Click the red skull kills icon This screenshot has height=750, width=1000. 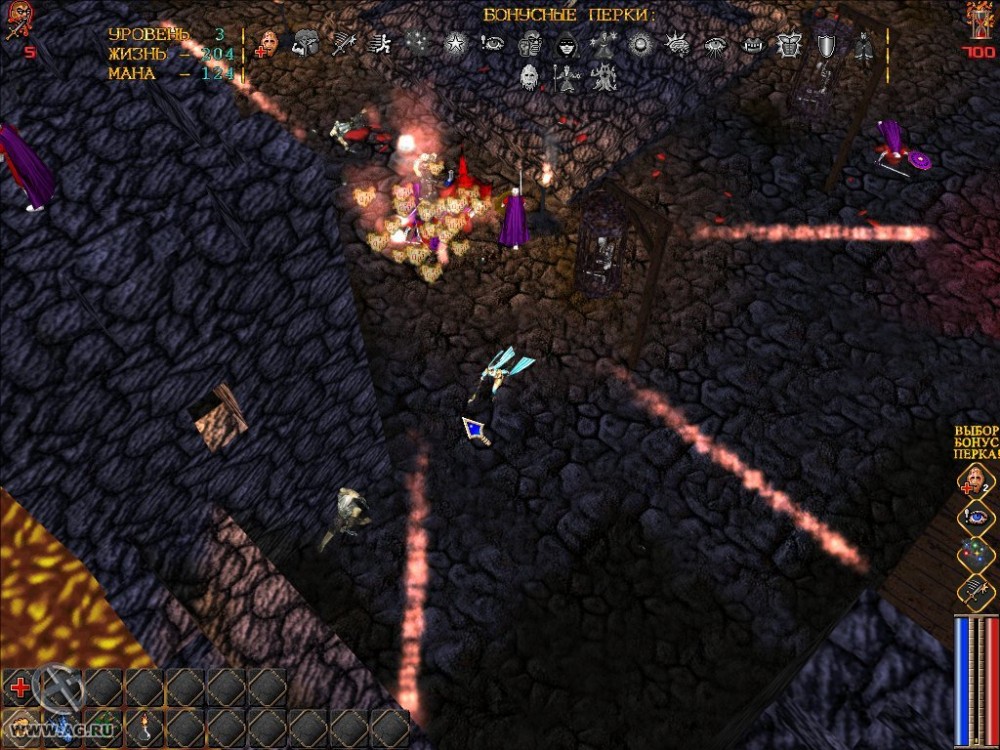point(16,22)
